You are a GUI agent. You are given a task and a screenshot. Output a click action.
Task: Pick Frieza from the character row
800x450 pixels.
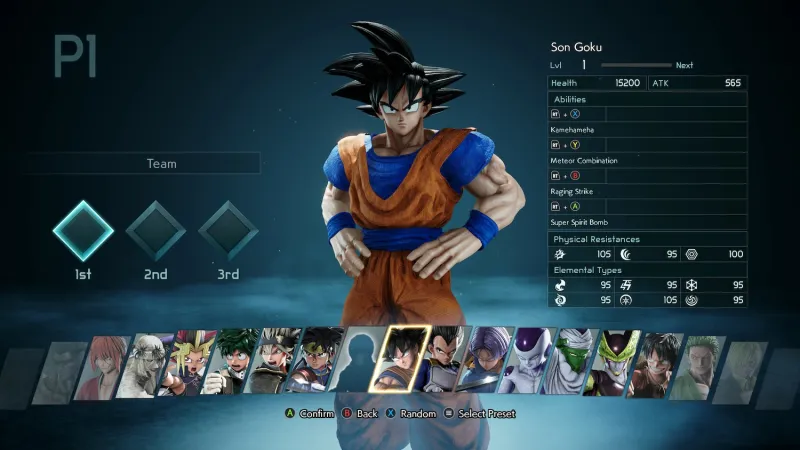(526, 361)
